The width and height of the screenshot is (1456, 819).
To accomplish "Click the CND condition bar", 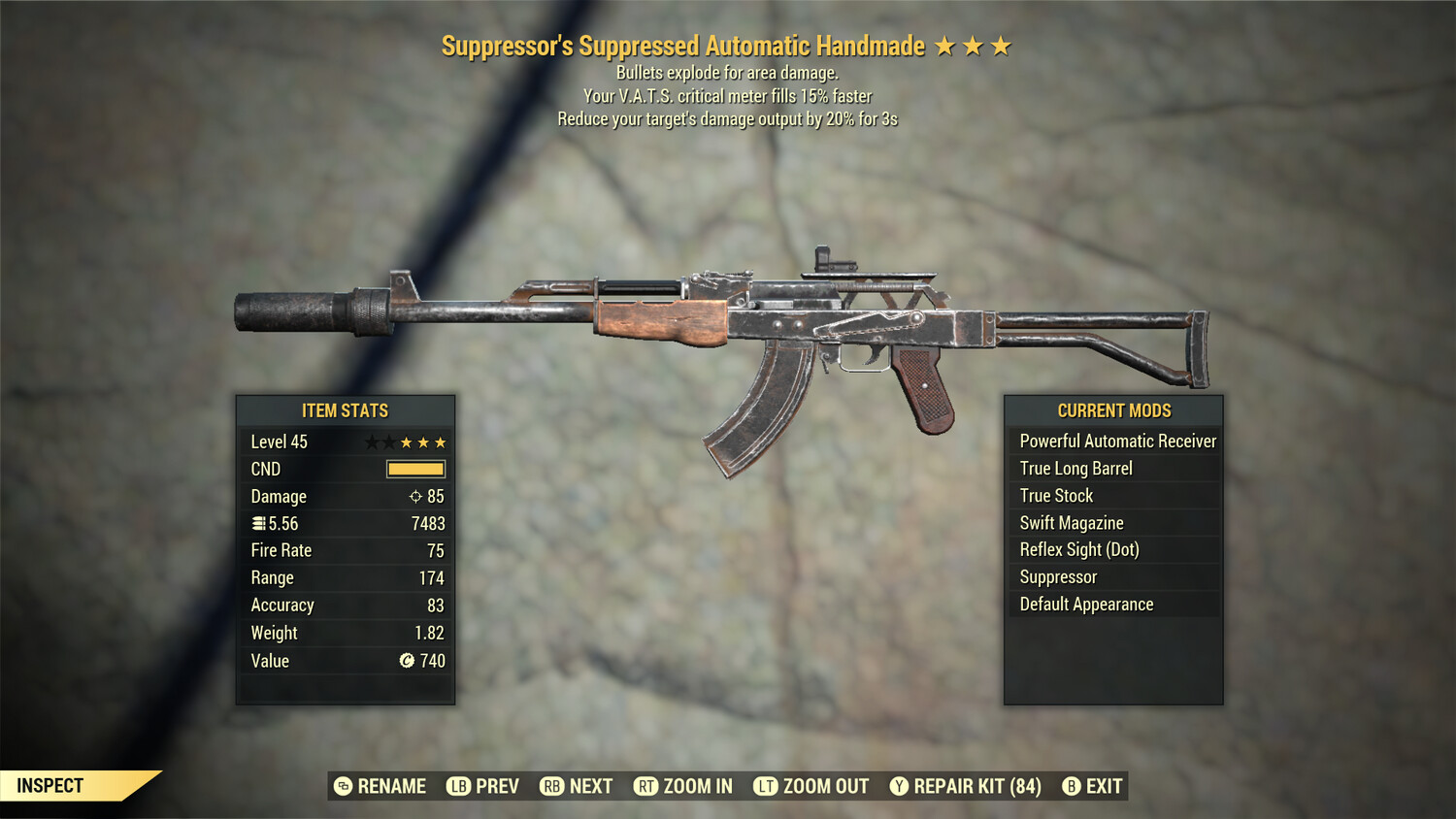I will coord(415,469).
